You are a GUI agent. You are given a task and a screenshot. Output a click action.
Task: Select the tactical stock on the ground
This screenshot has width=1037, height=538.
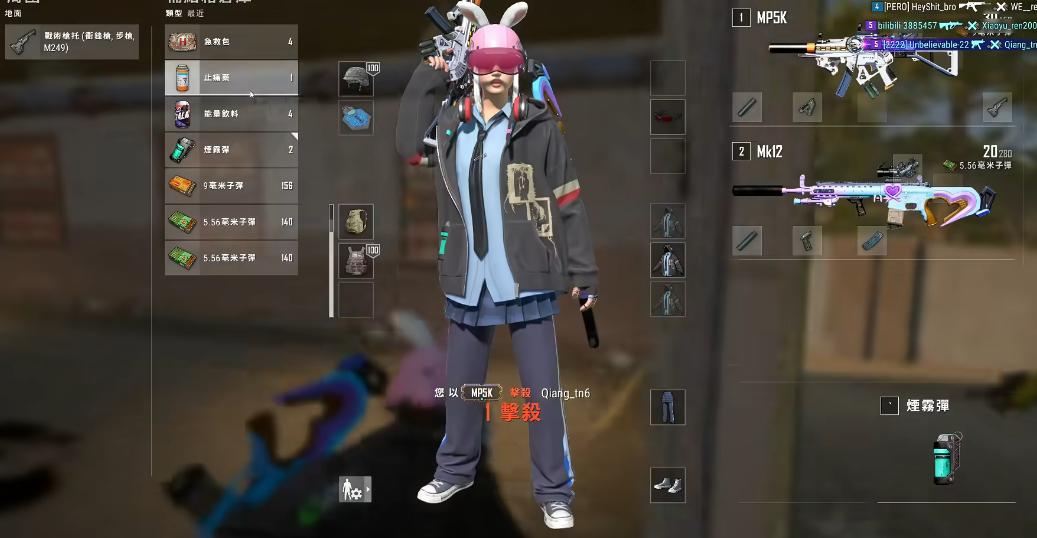click(72, 42)
